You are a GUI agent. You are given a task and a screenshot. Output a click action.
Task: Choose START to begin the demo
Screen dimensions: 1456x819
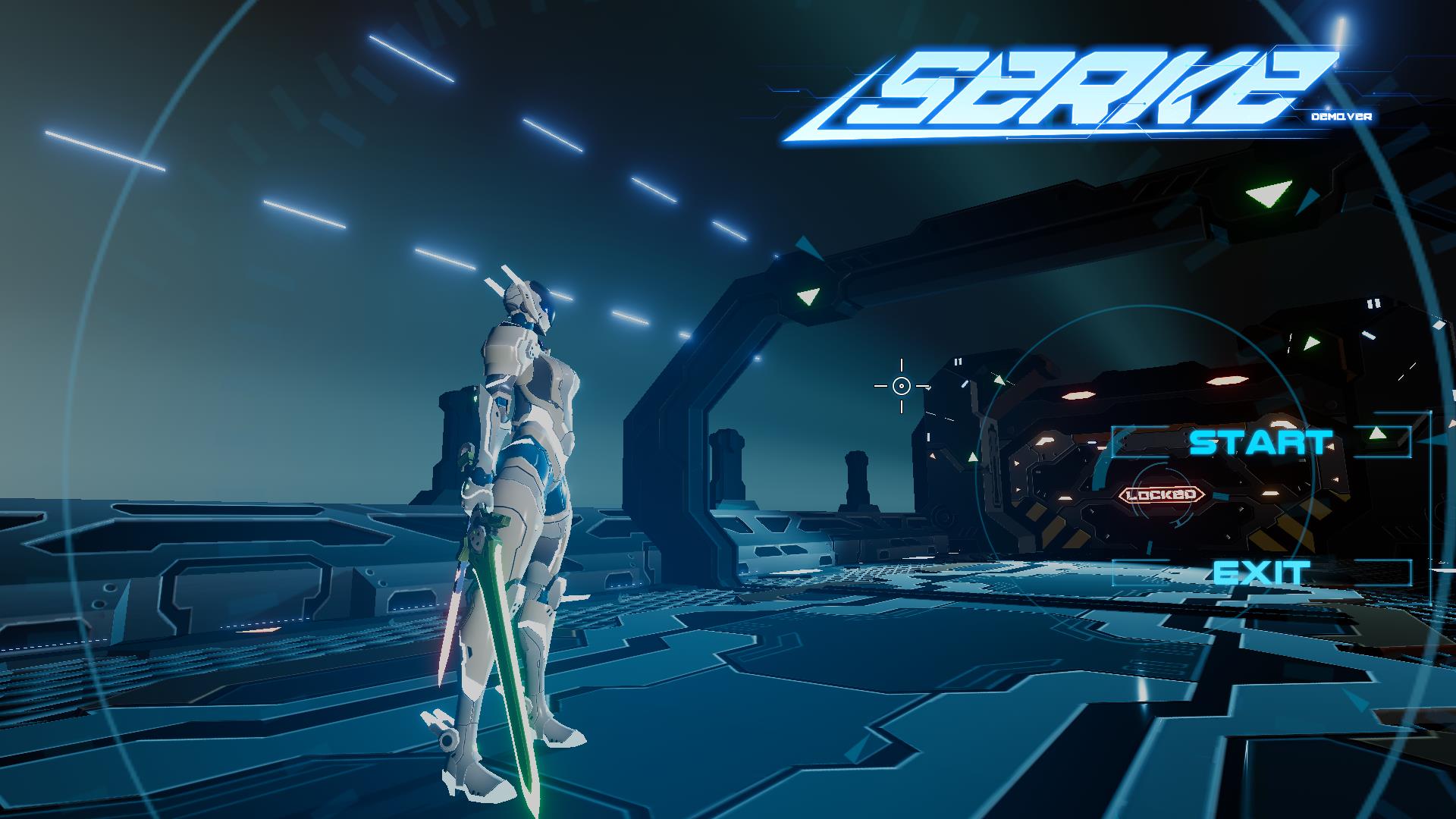coord(1259,442)
